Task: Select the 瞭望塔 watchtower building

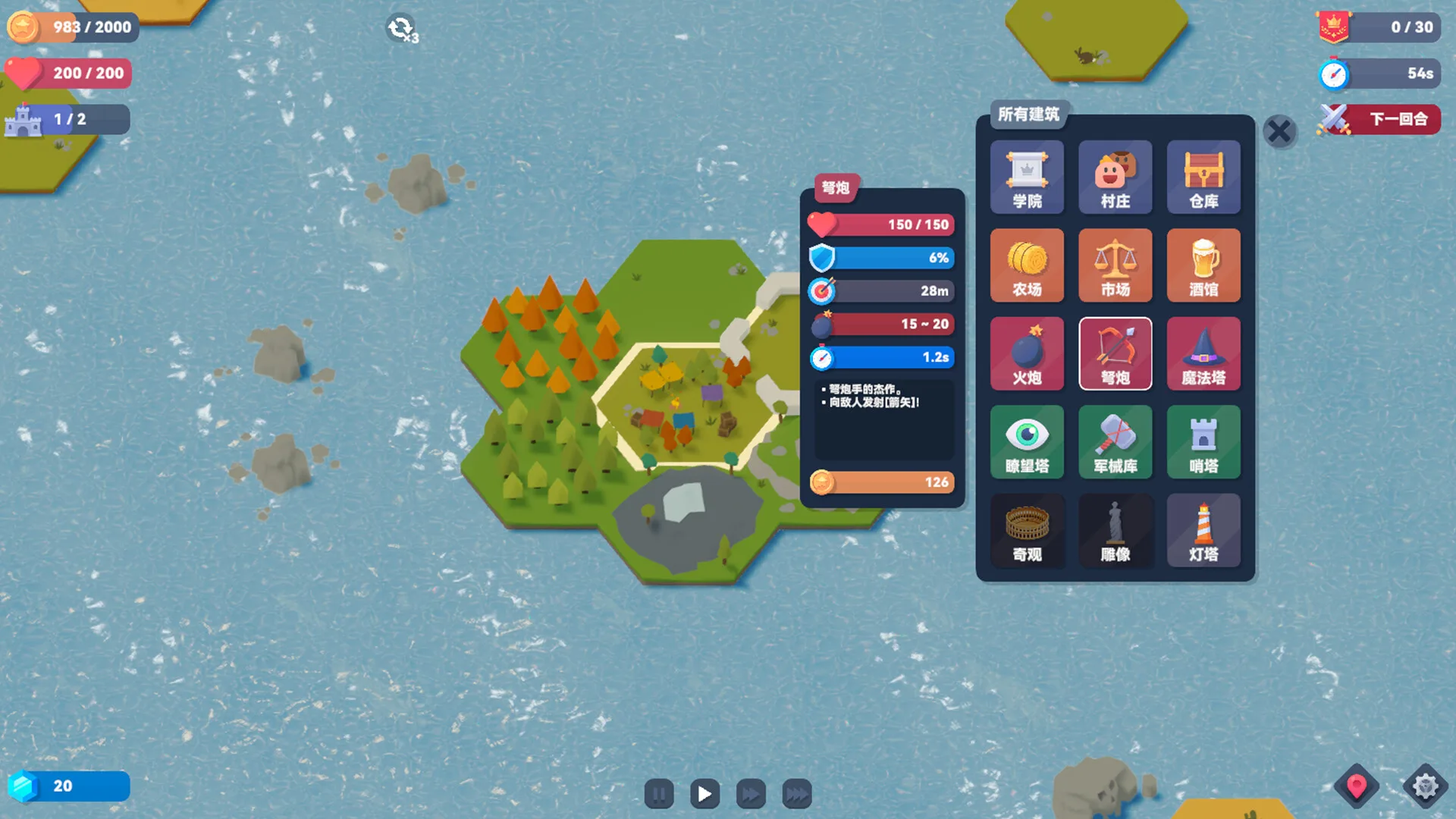Action: (1027, 442)
